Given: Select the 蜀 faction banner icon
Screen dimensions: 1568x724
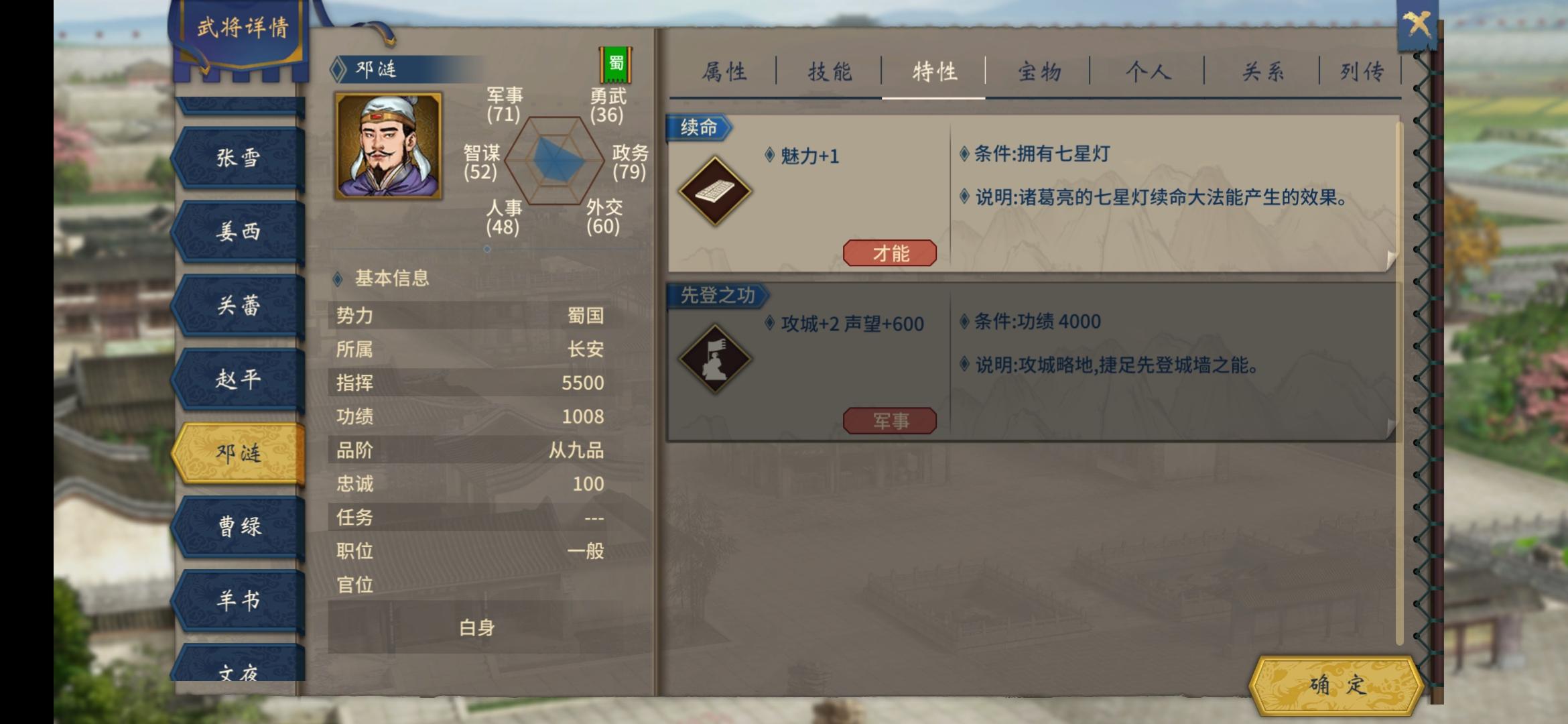Looking at the screenshot, I should (614, 64).
